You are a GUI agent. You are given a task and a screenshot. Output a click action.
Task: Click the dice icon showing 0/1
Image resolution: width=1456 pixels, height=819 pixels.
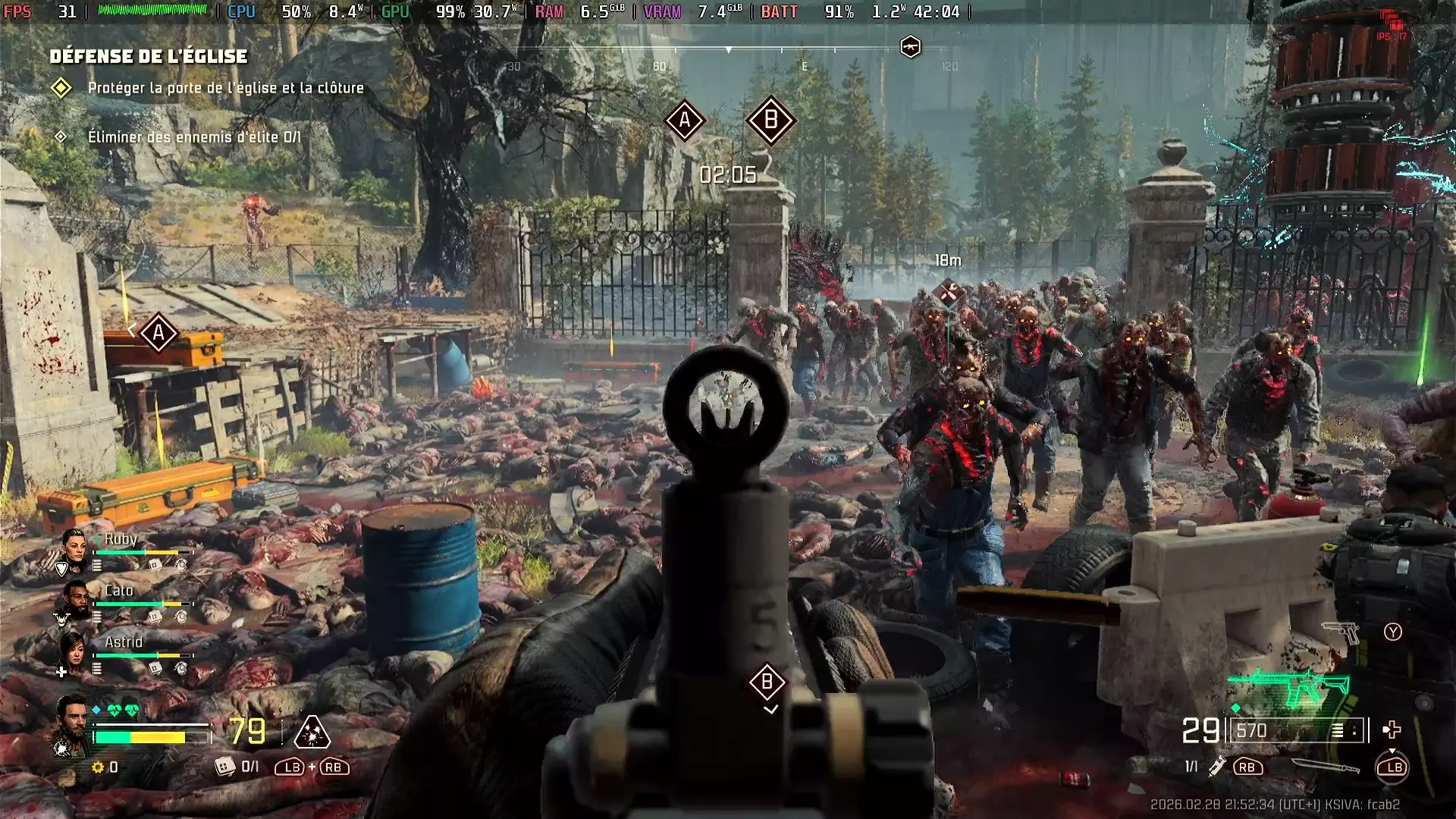225,767
